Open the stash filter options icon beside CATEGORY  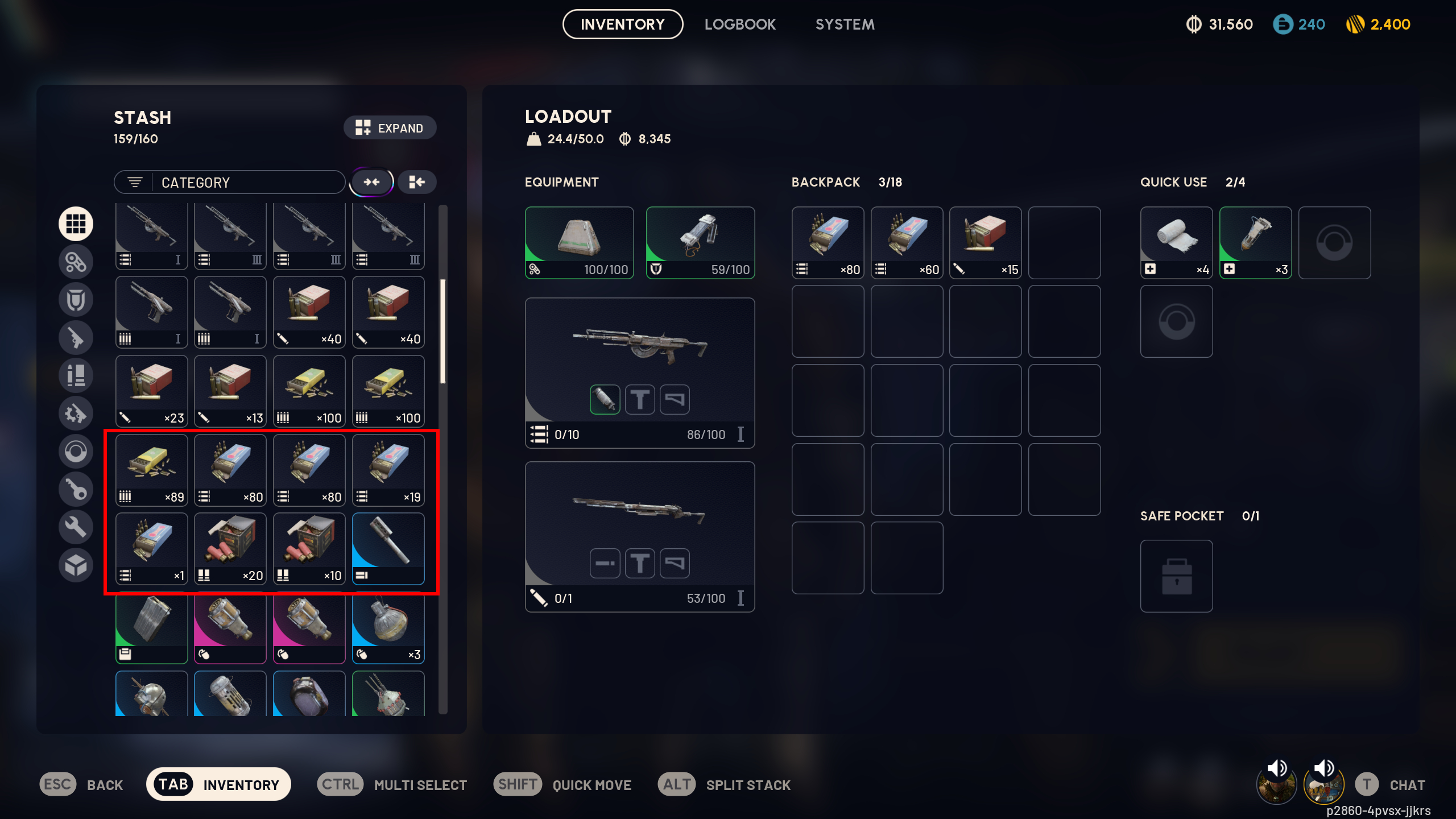click(135, 182)
